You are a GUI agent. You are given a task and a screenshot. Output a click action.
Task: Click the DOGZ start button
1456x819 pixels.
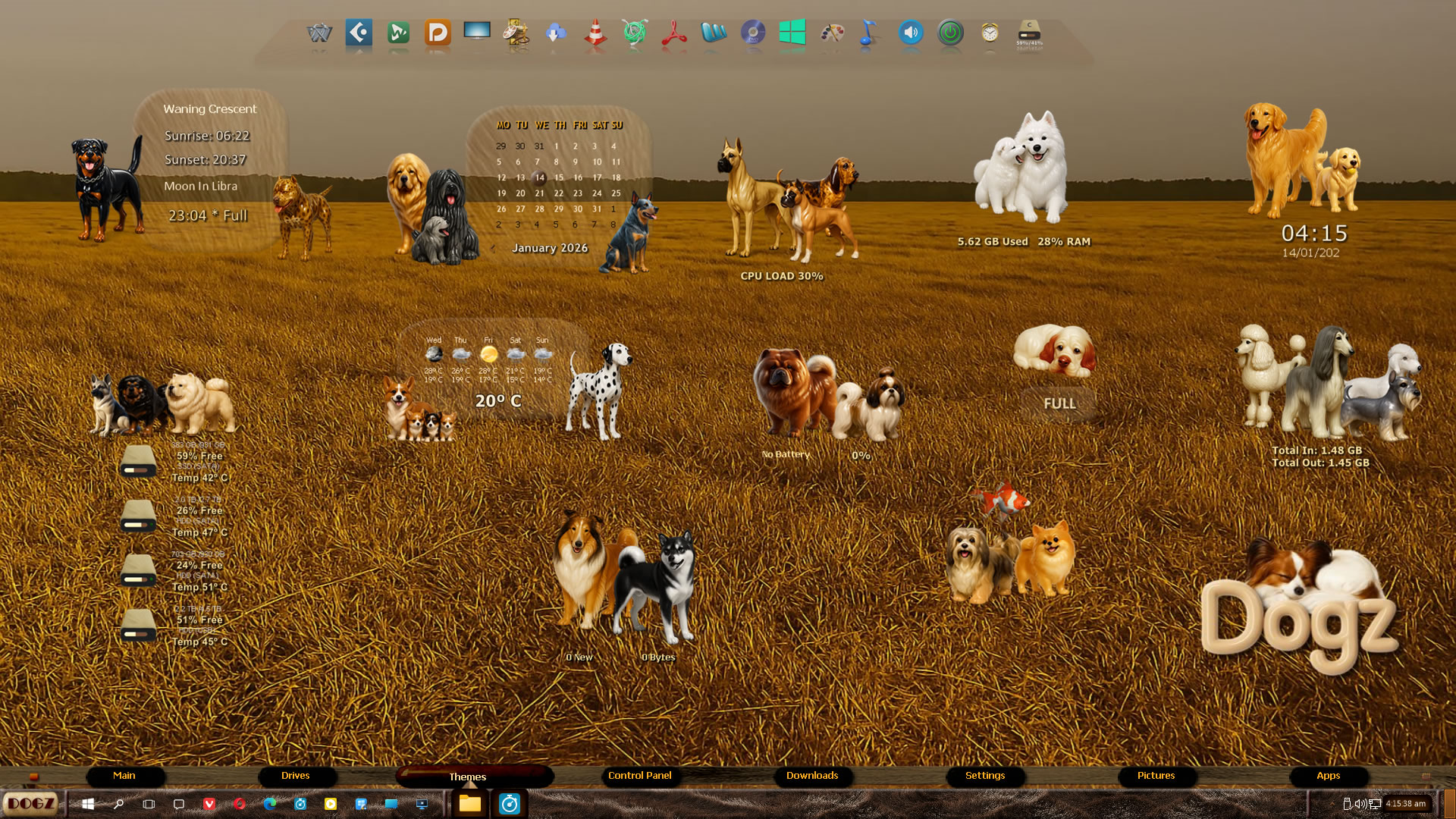click(x=31, y=804)
